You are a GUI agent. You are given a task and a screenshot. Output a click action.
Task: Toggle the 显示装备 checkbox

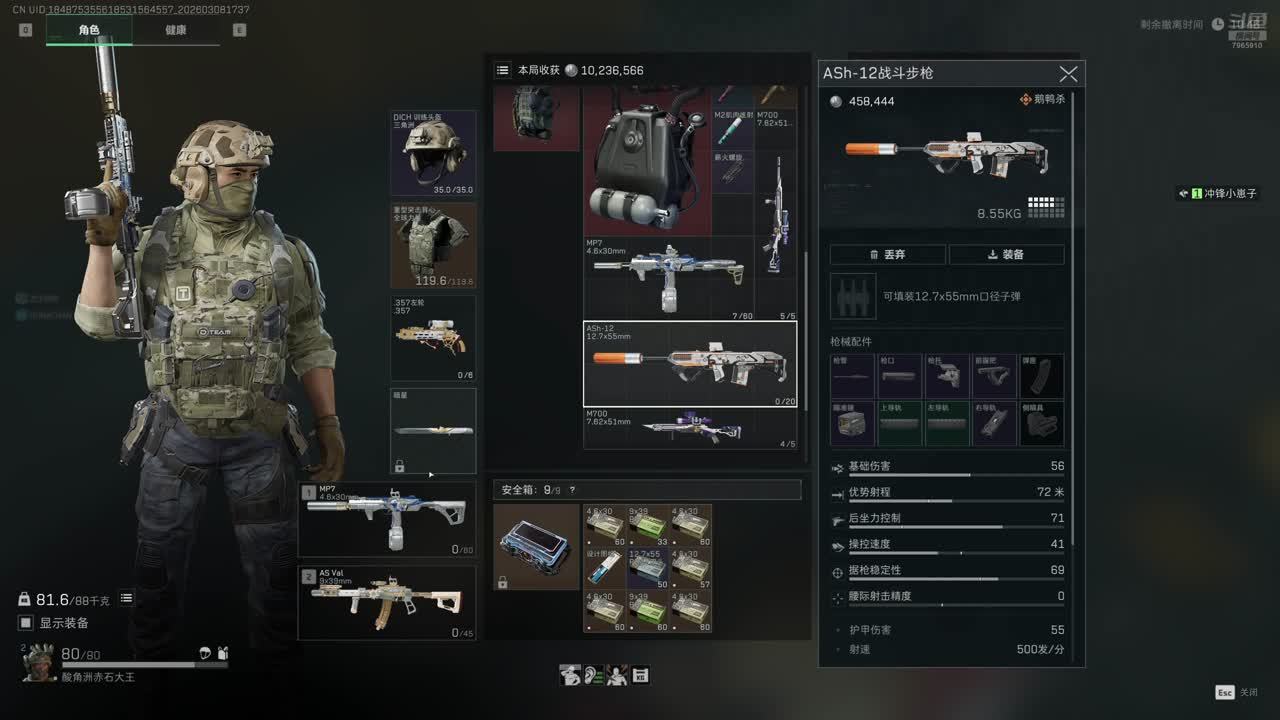(x=26, y=623)
